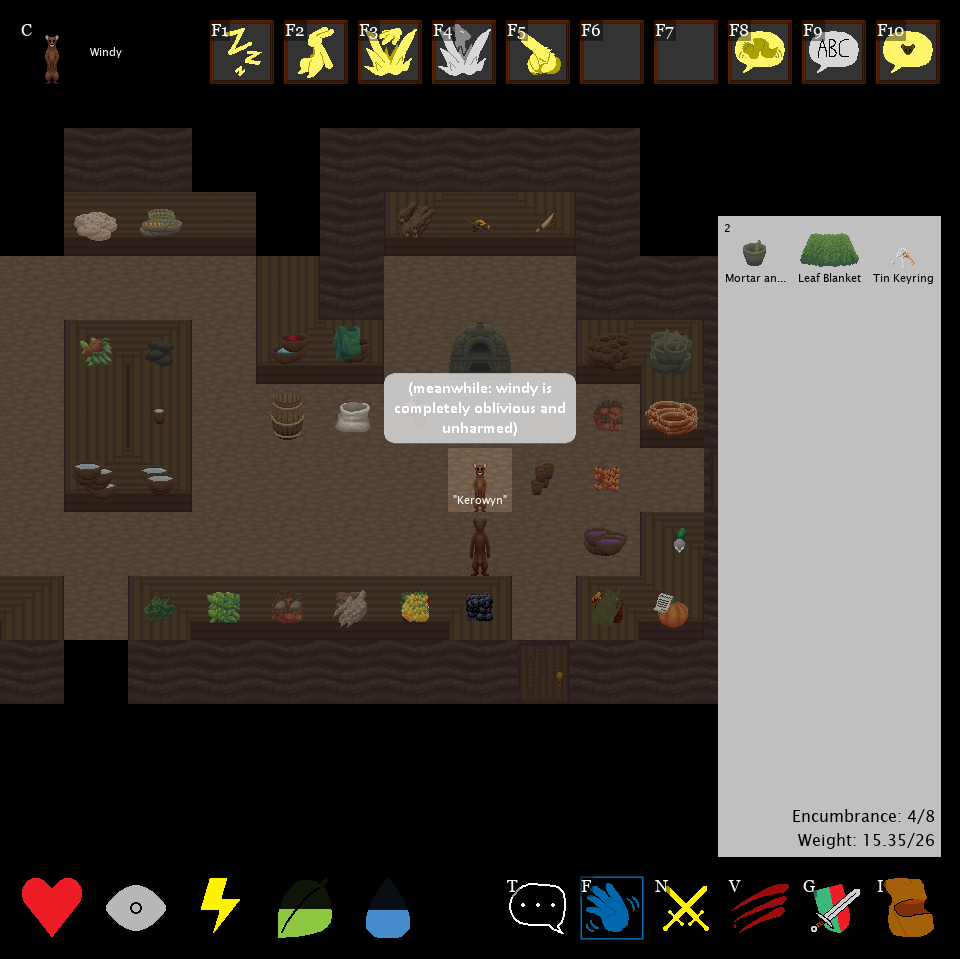
Task: Select the greyed-out burst ability in F4
Action: [463, 52]
